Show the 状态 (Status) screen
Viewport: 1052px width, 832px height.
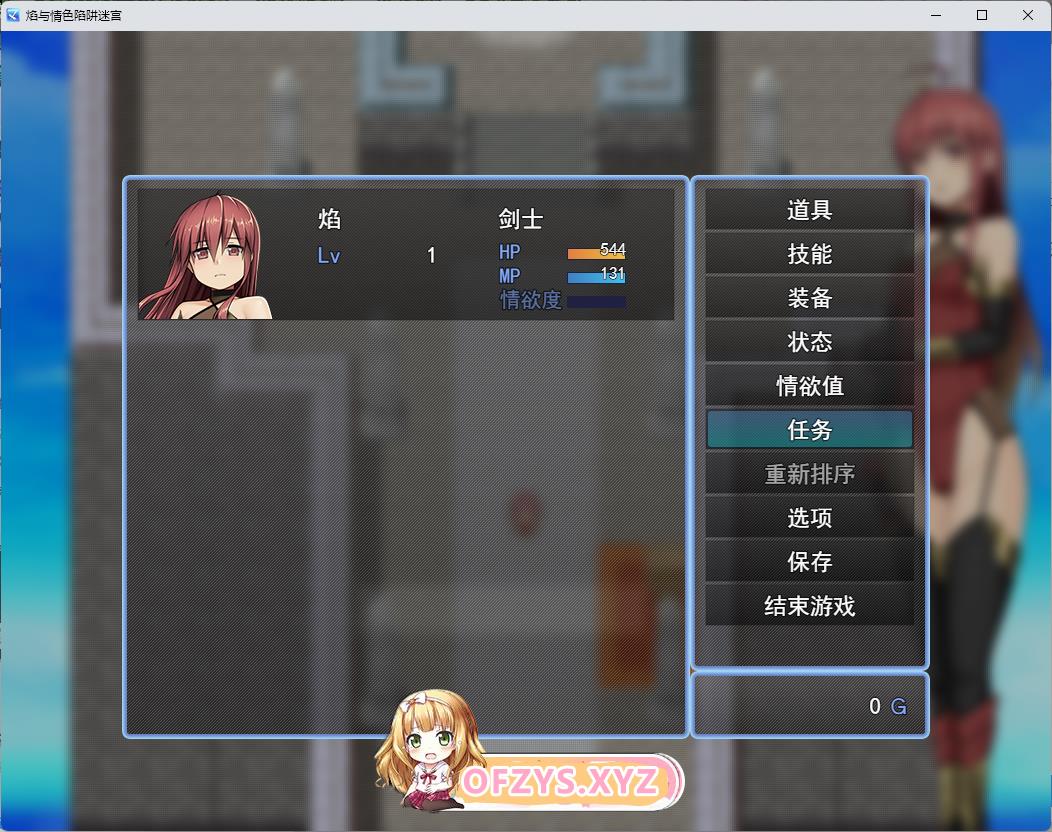click(809, 342)
